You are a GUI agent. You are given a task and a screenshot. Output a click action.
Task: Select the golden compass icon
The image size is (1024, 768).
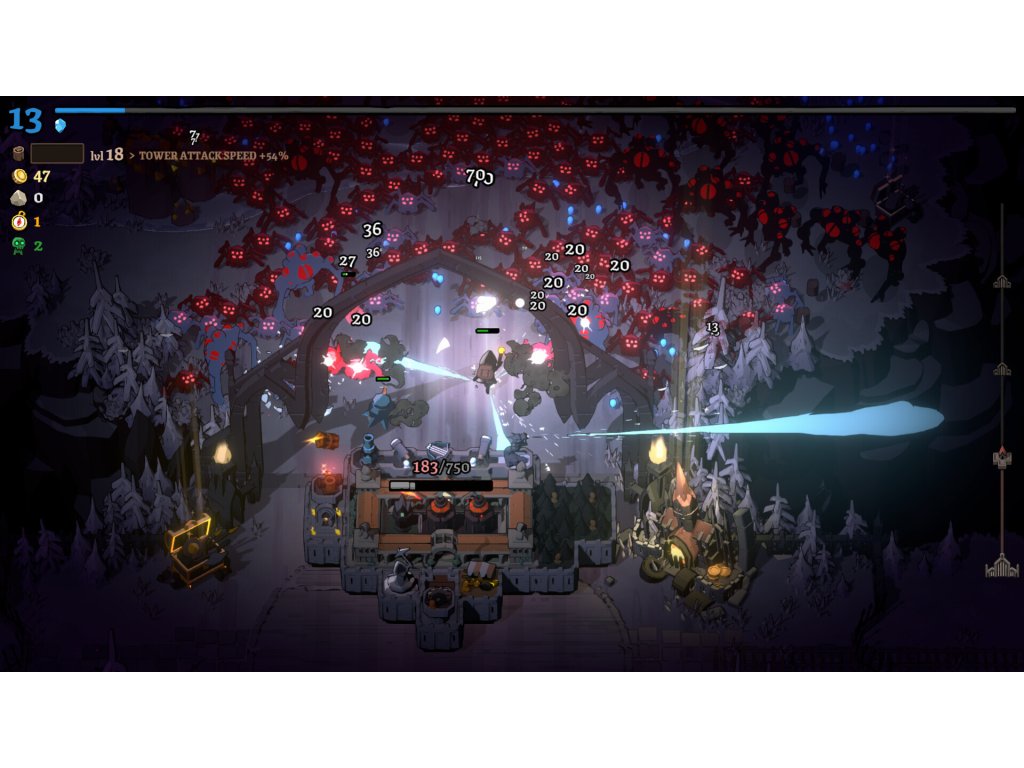(17, 221)
